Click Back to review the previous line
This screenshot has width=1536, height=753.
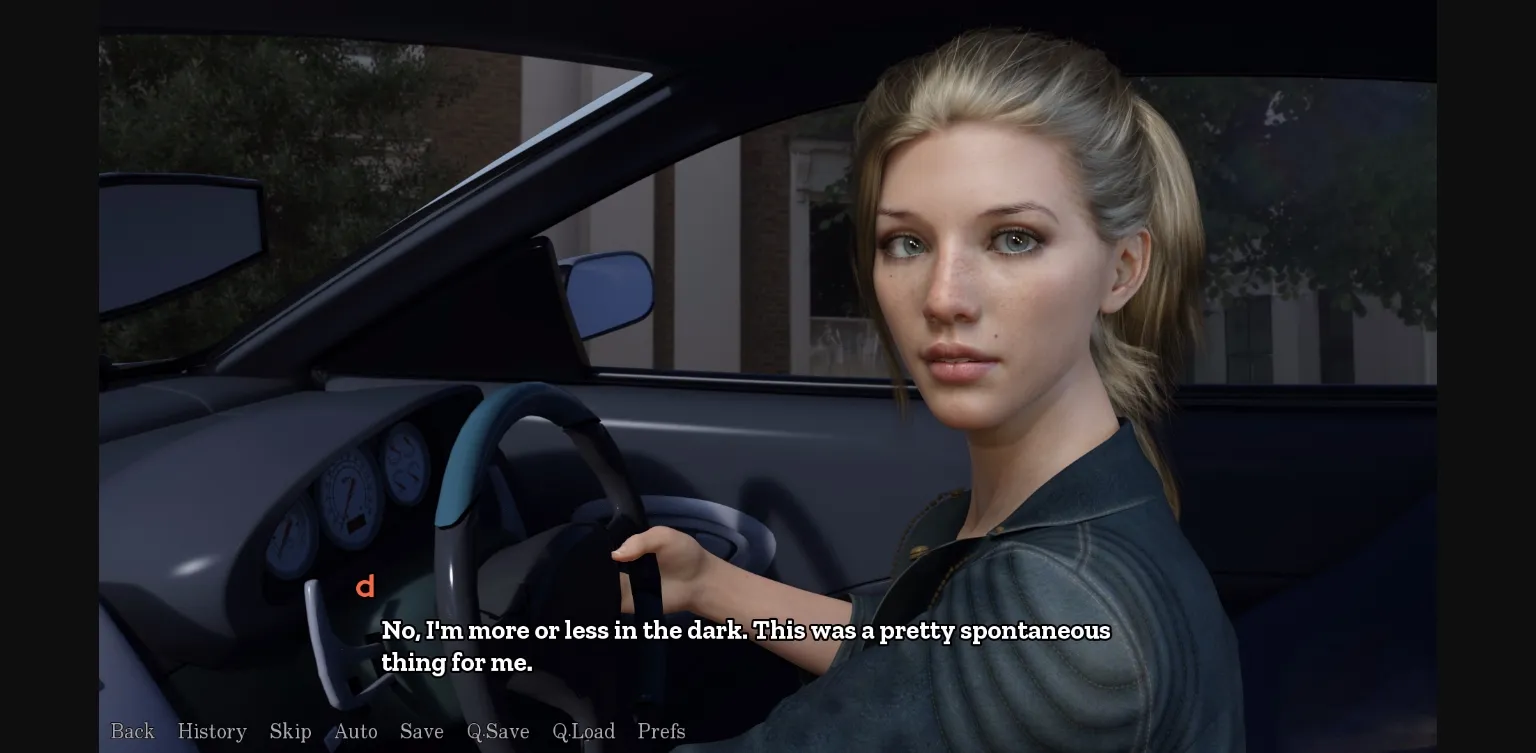tap(132, 731)
